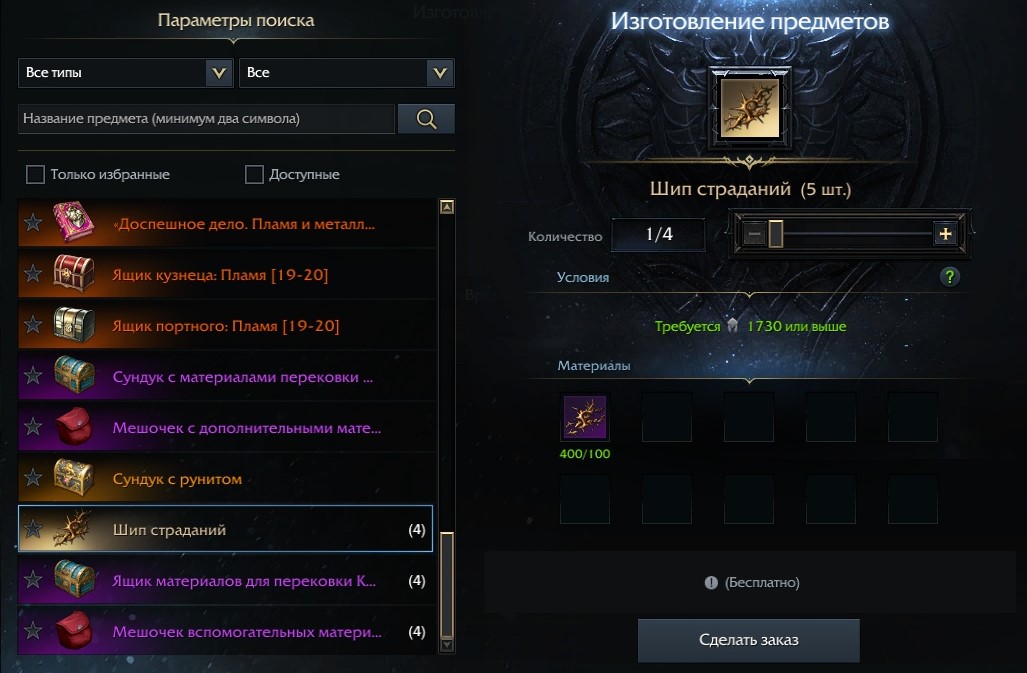Toggle the "Доступные" checkbox

click(x=254, y=175)
